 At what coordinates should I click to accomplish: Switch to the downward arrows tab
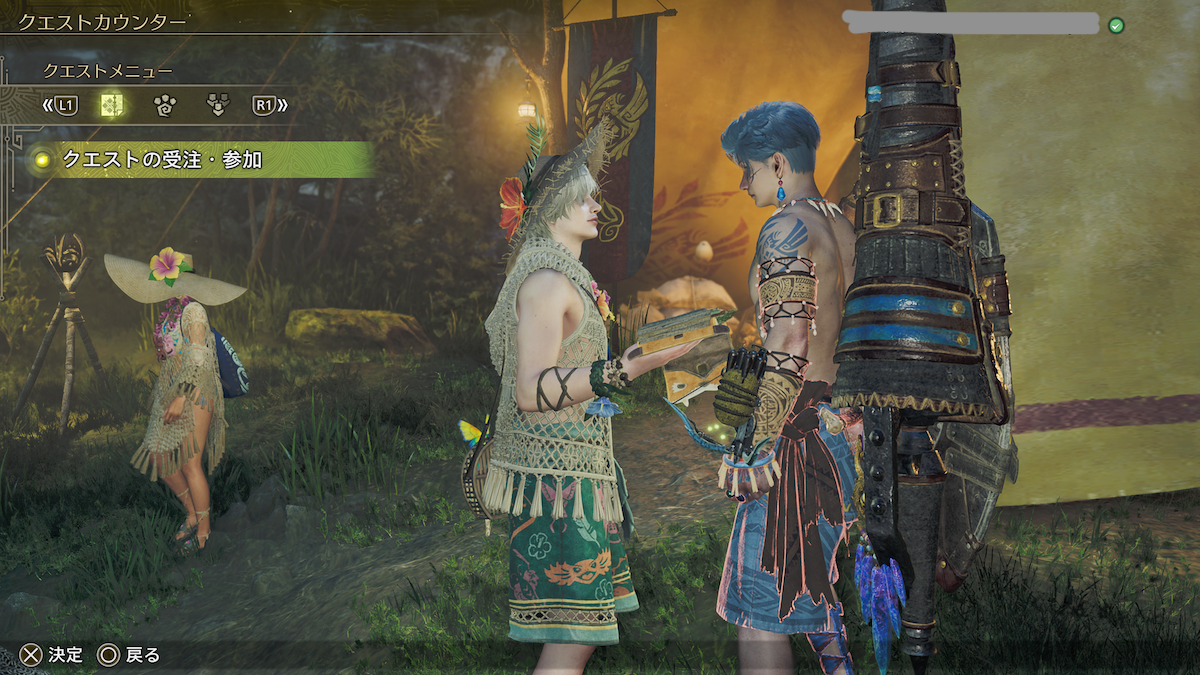pos(216,104)
